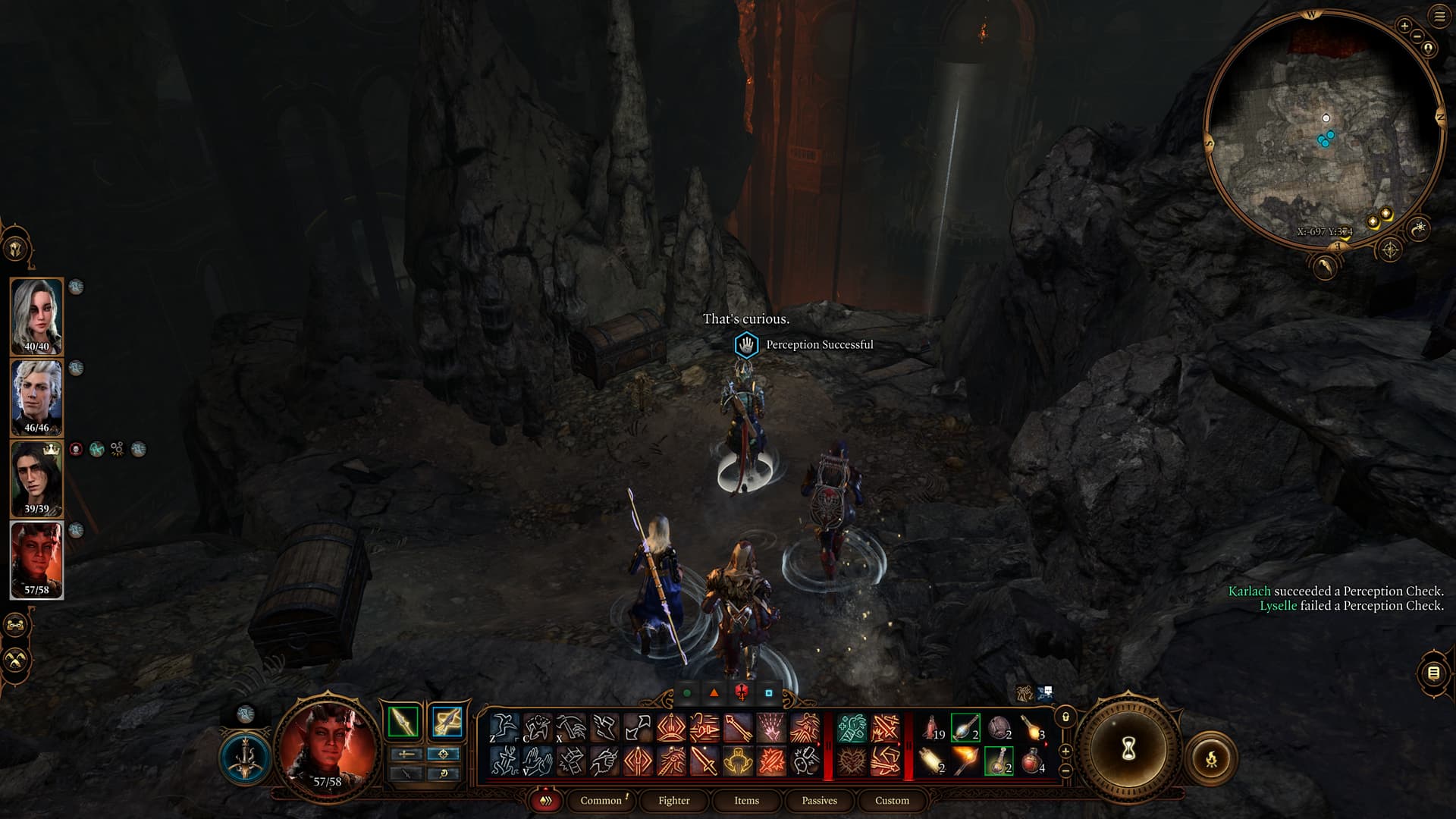Select the melee spear weapon slot

point(403,722)
